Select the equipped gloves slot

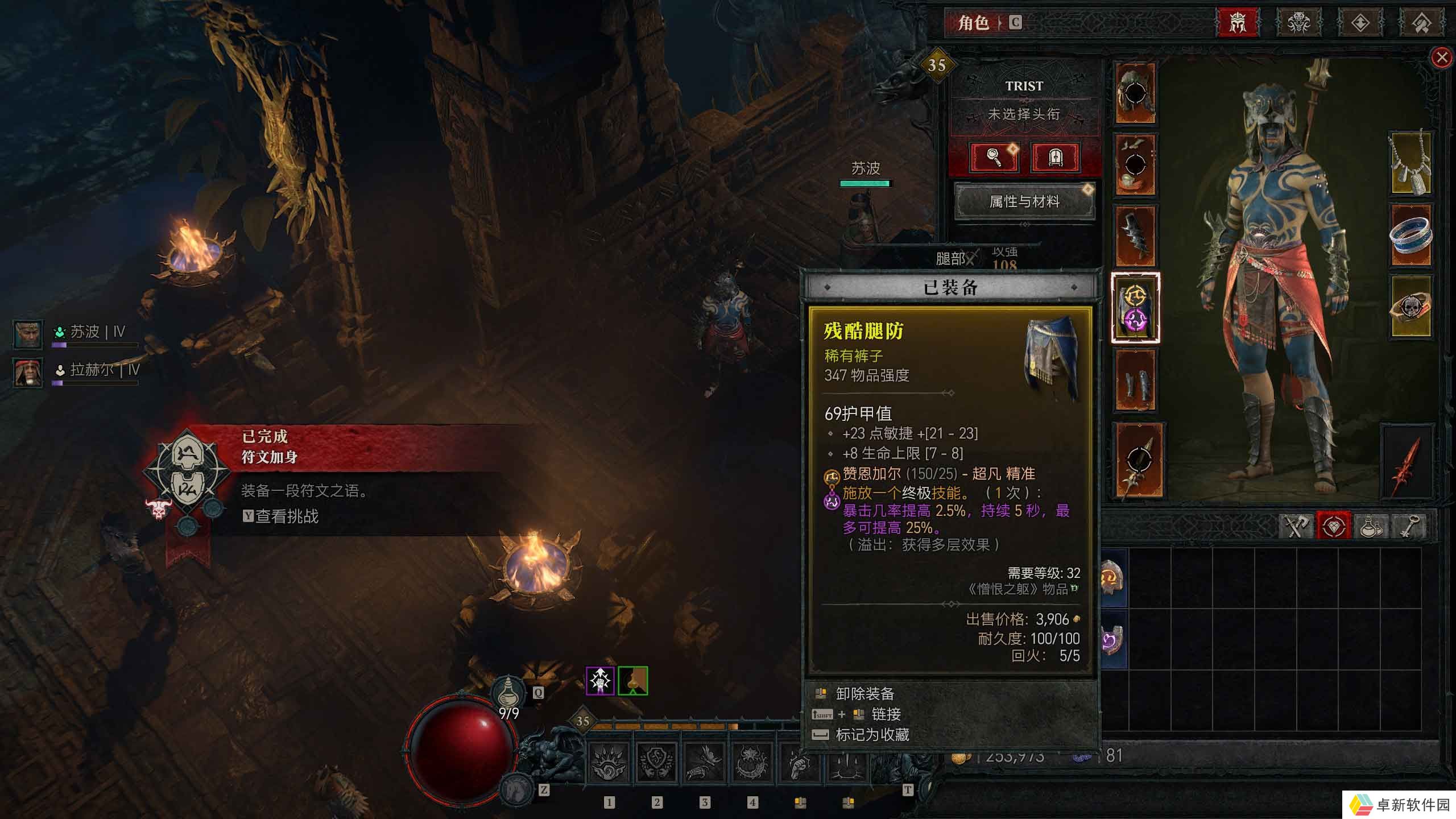(1135, 235)
